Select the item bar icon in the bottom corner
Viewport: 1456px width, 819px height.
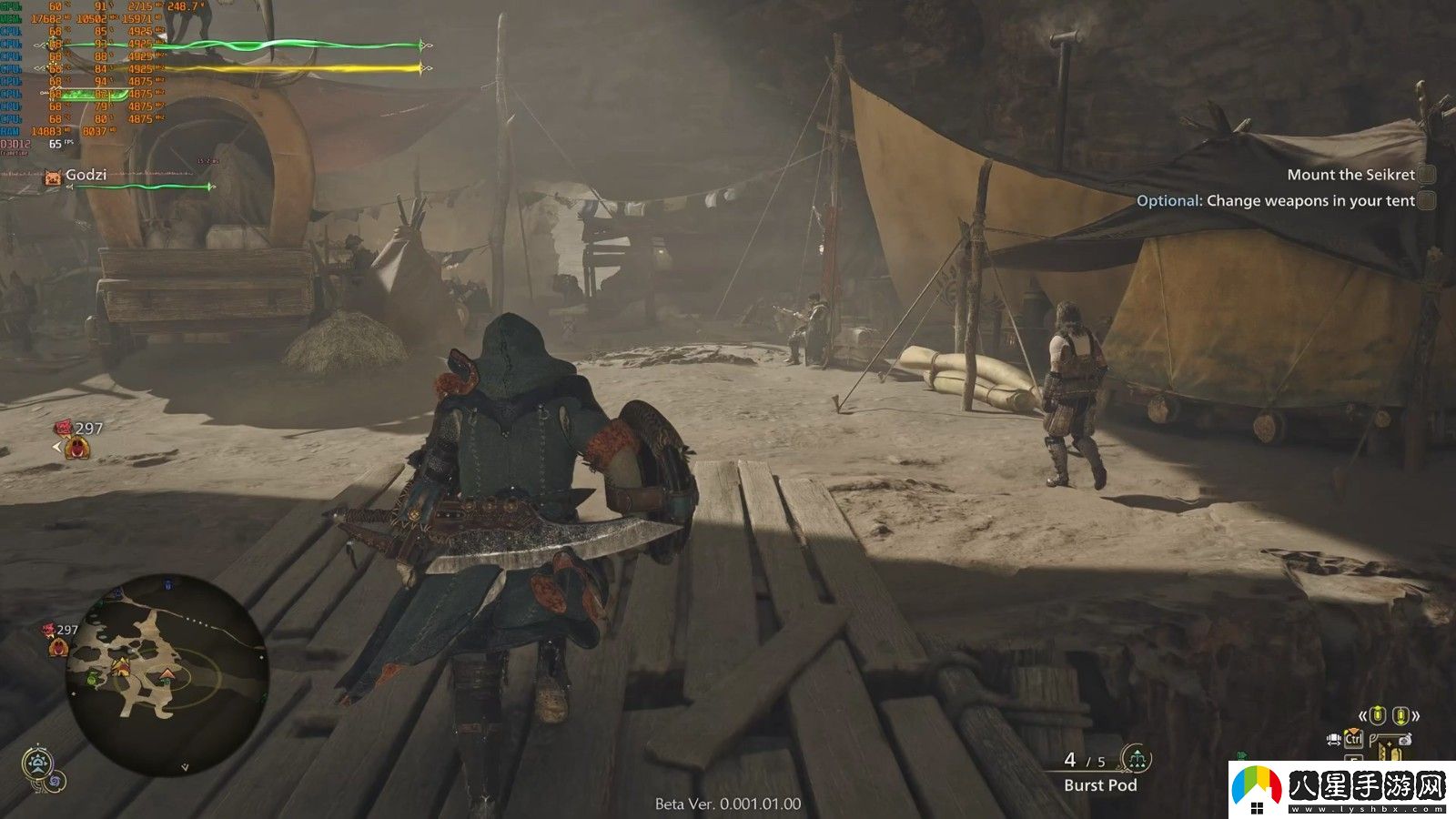coord(1390,748)
